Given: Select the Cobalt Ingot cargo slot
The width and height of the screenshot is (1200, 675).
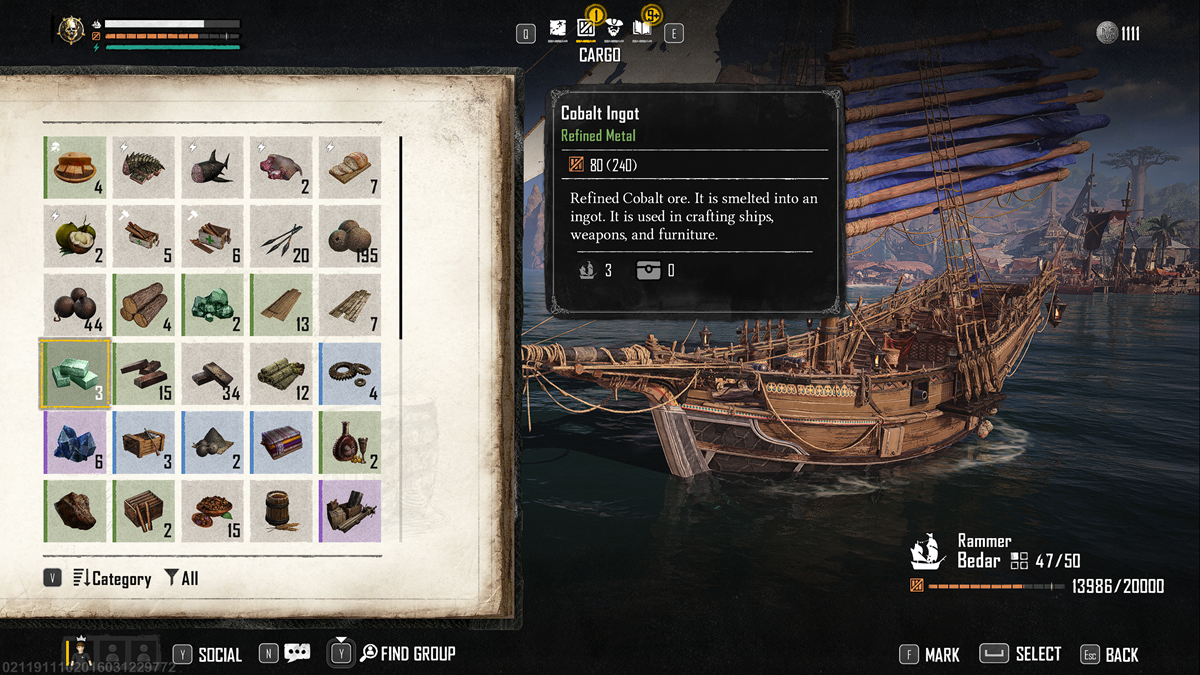Looking at the screenshot, I should click(x=75, y=373).
